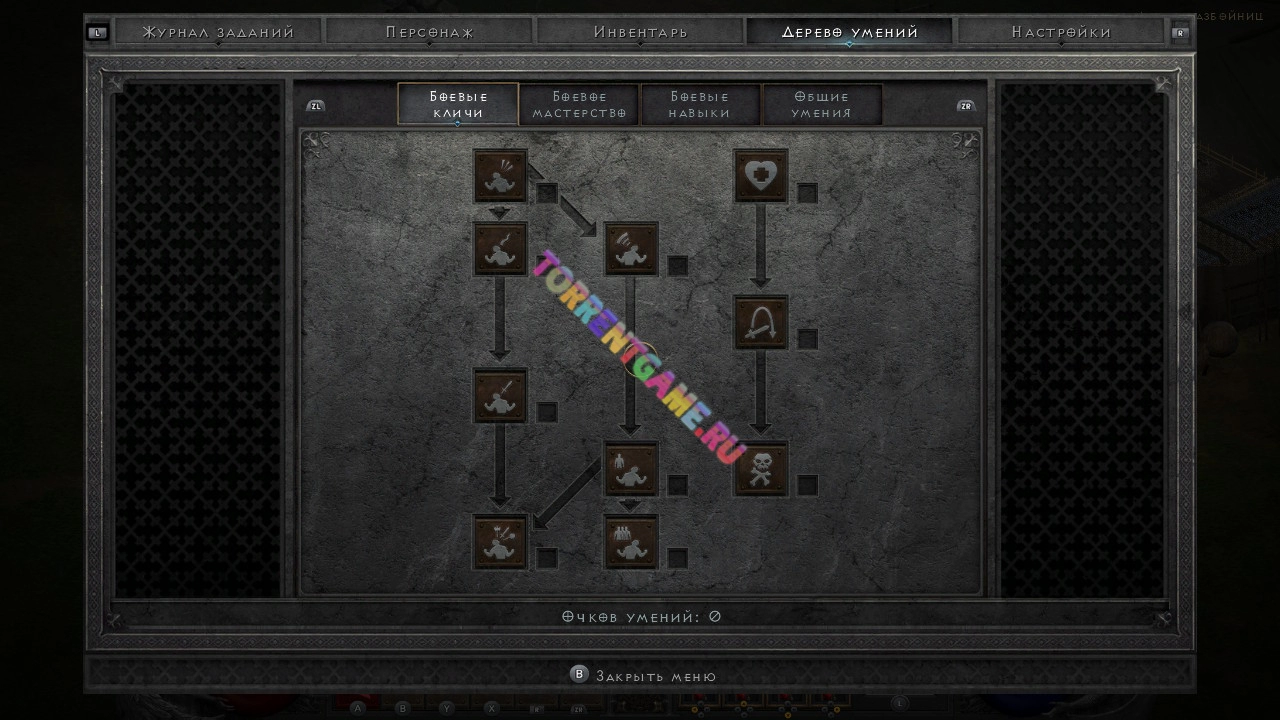Switch to the Персонаж tab
This screenshot has height=720, width=1280.
(429, 32)
